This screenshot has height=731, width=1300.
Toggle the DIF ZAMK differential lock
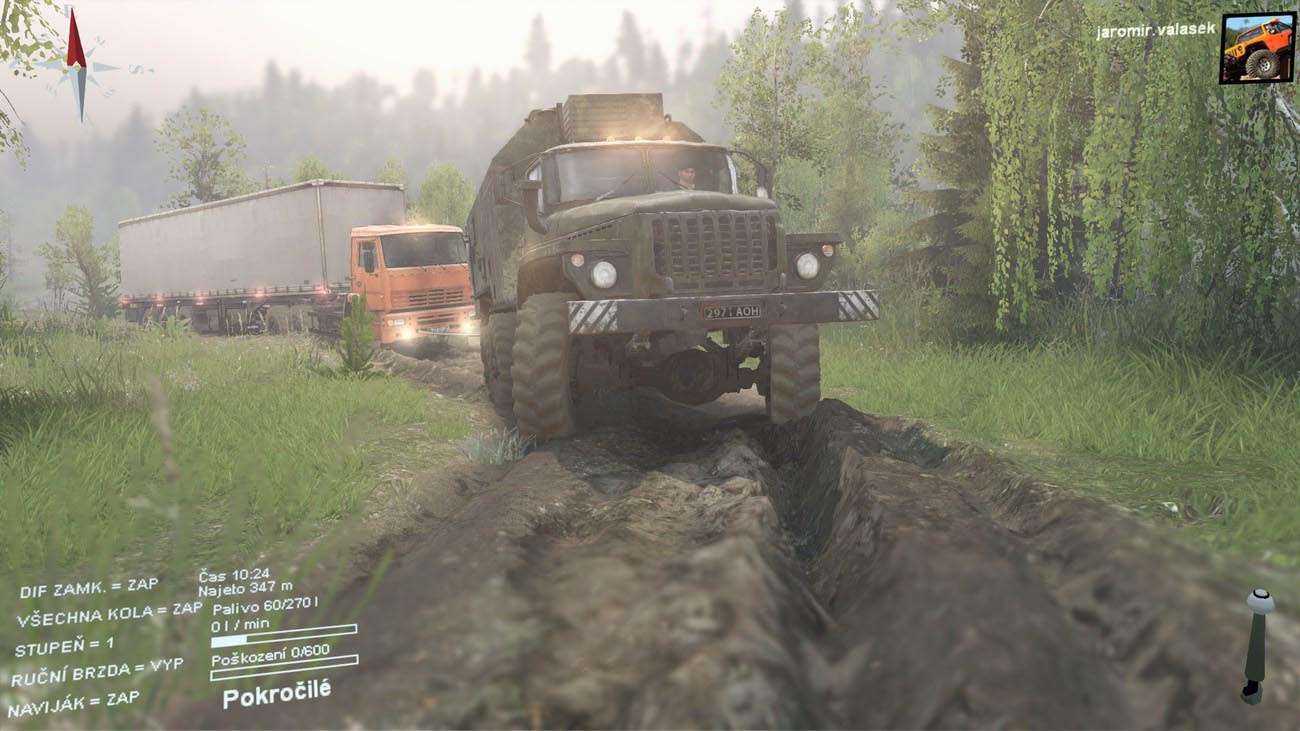point(88,589)
